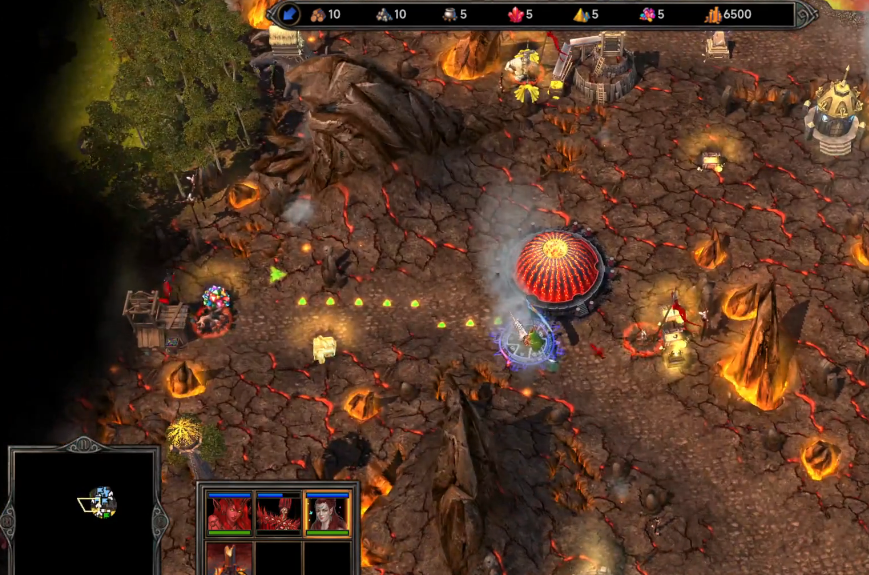Click the red crystal resource icon
This screenshot has width=869, height=575.
[516, 15]
